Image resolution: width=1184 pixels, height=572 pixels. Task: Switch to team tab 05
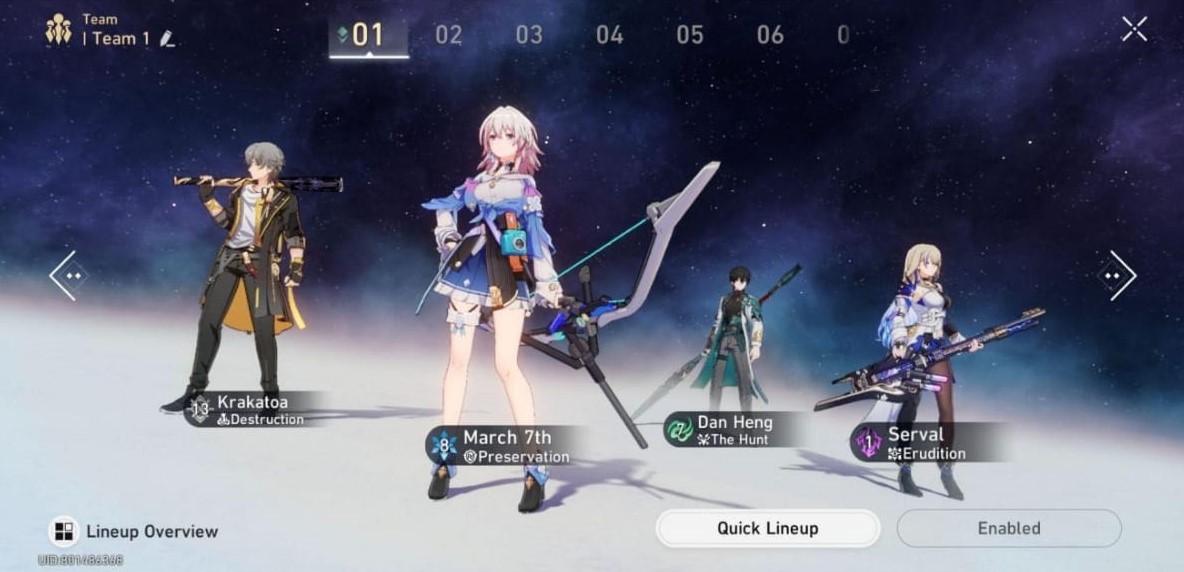(x=690, y=35)
